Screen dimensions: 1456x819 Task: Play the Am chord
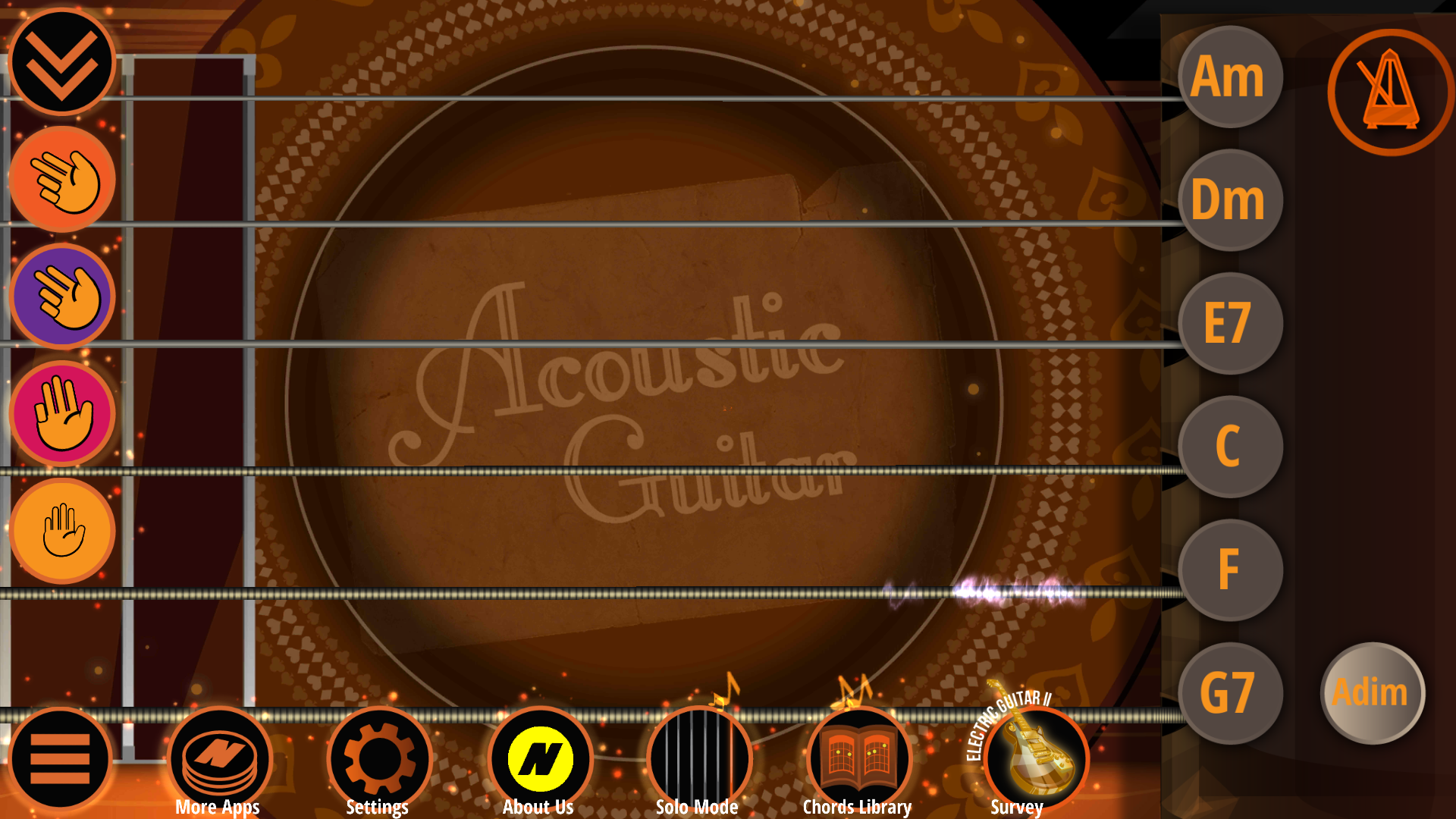point(1228,78)
